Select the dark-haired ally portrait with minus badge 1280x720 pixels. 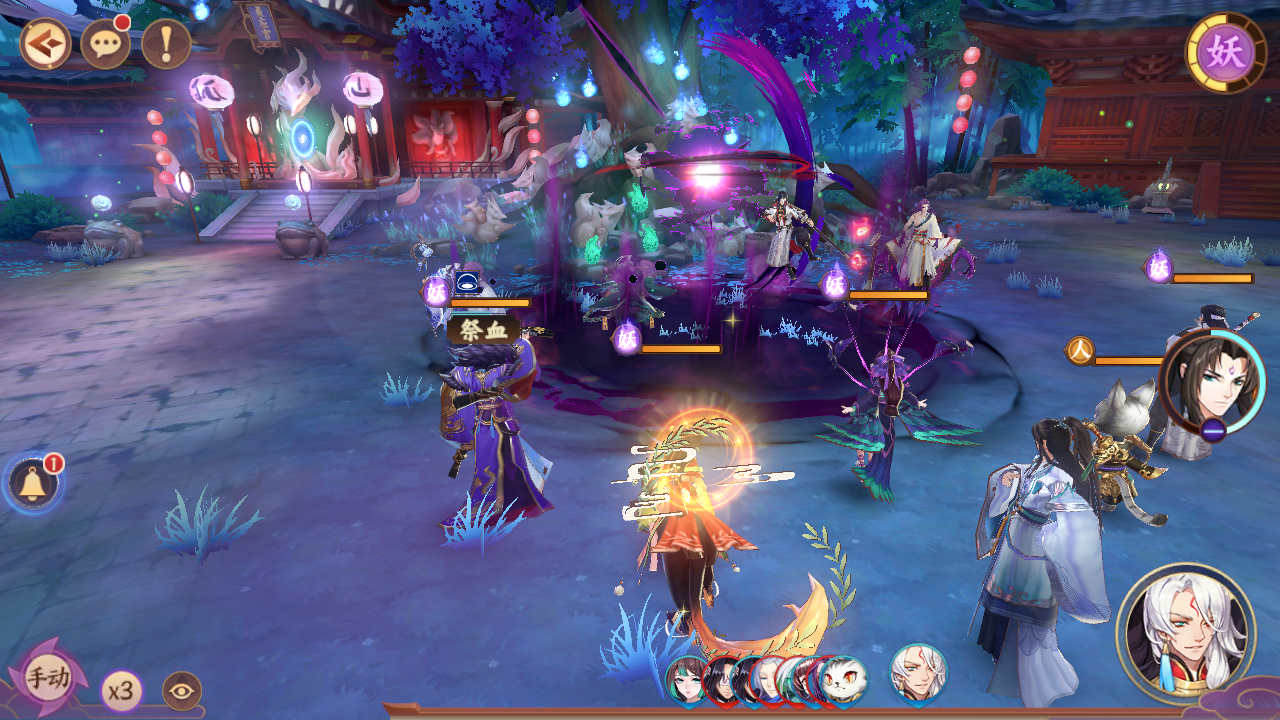1212,384
